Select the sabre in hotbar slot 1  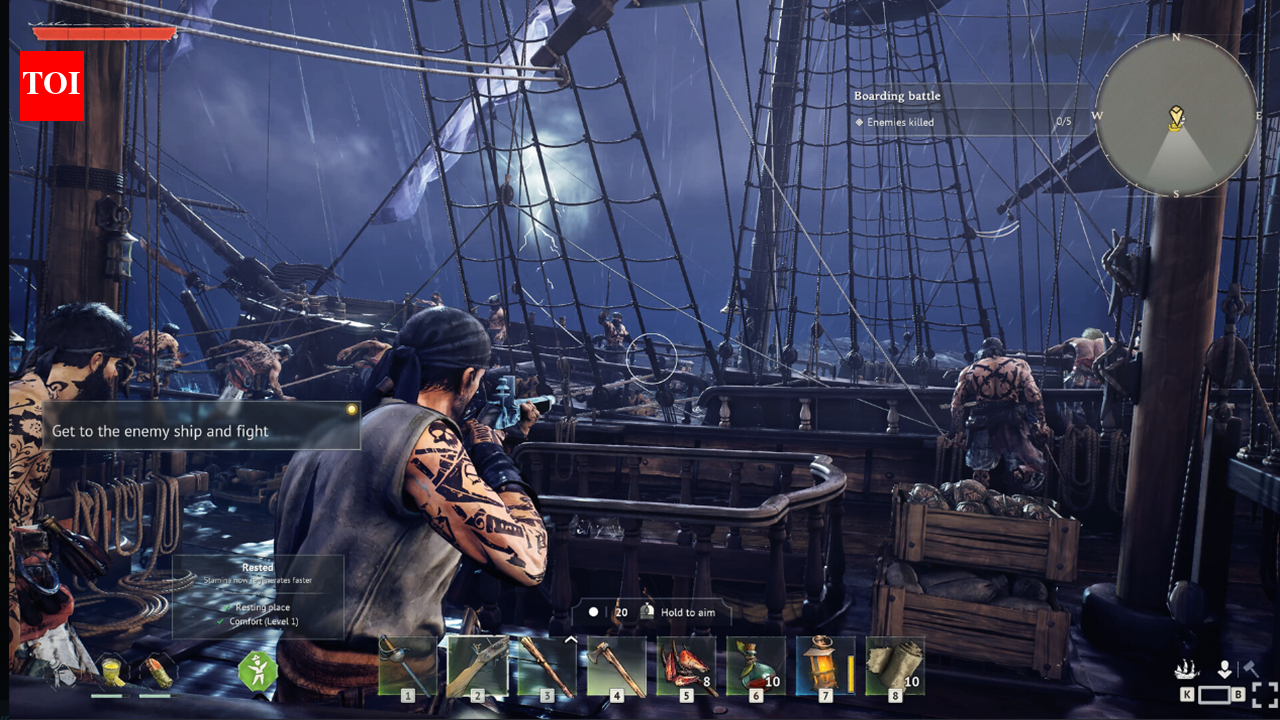408,665
